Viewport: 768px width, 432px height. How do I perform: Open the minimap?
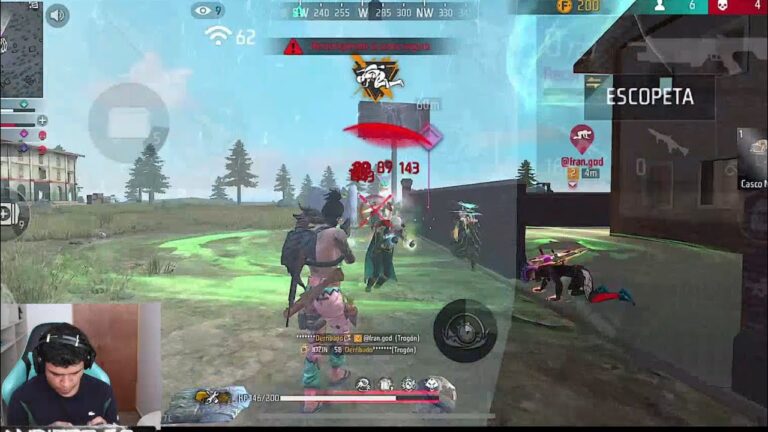click(x=20, y=48)
